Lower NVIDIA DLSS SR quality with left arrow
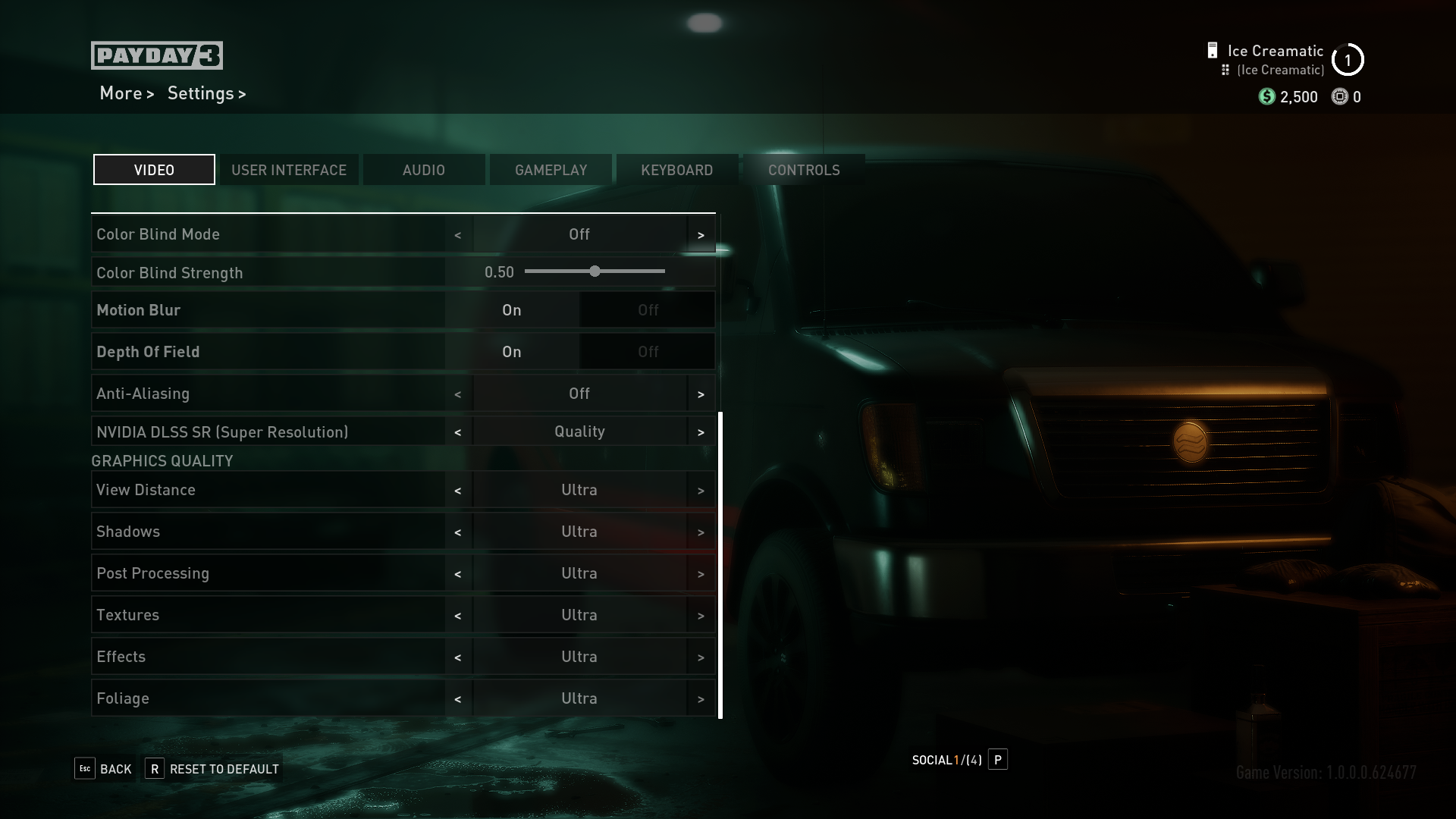Screen dimensions: 1456x819 (458, 431)
